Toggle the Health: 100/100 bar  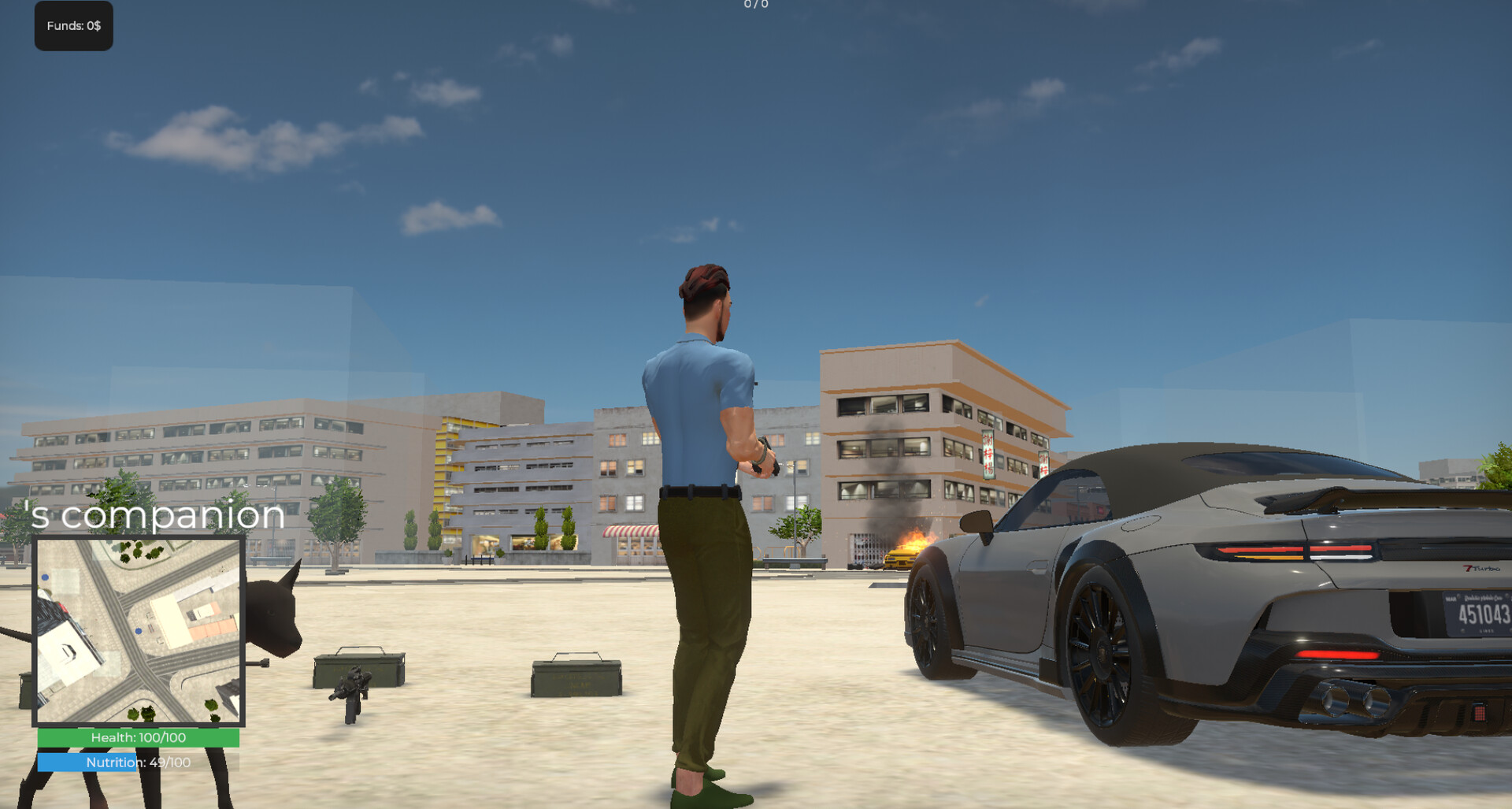coord(139,738)
